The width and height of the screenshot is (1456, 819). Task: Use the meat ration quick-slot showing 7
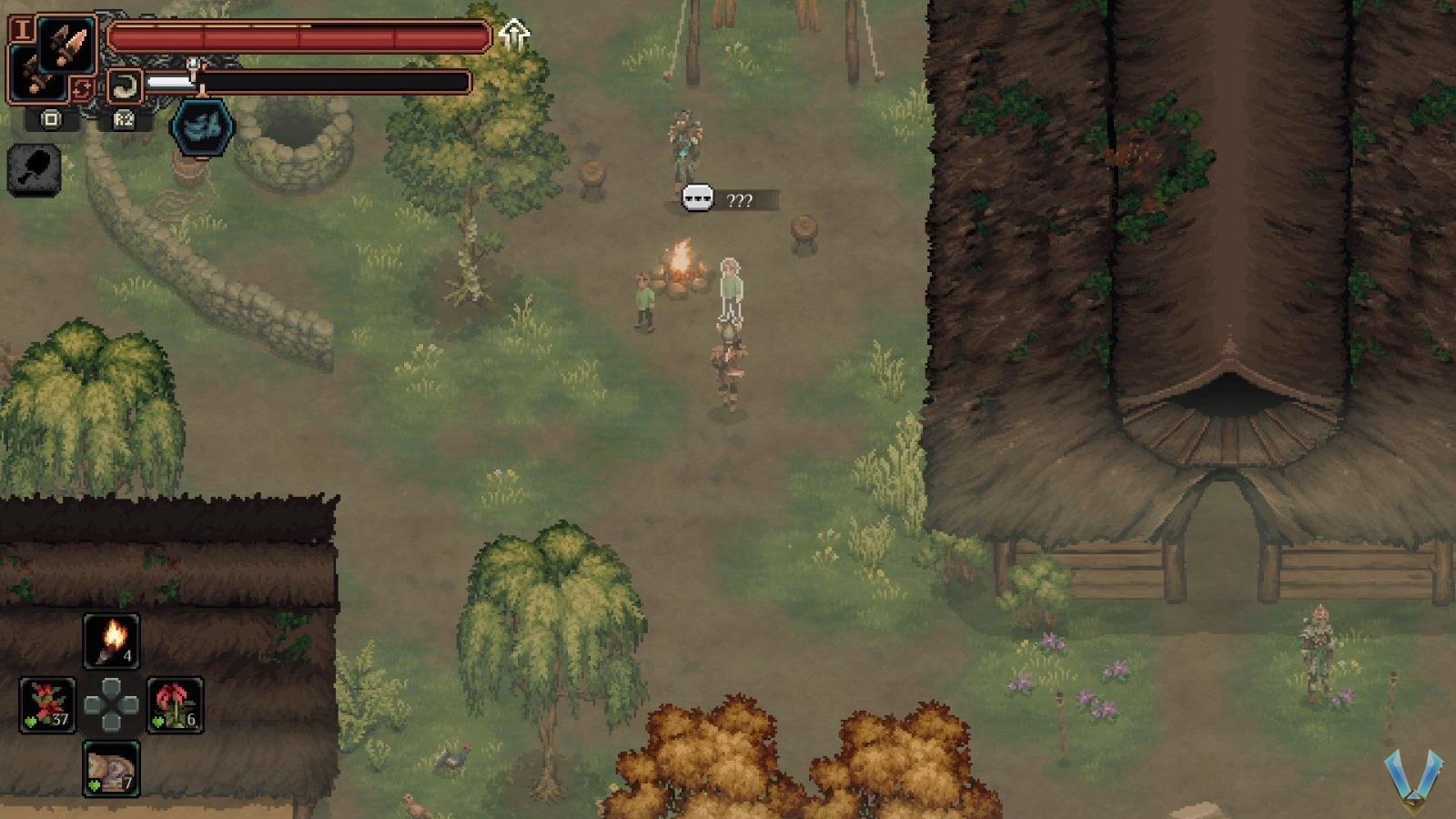pos(111,768)
